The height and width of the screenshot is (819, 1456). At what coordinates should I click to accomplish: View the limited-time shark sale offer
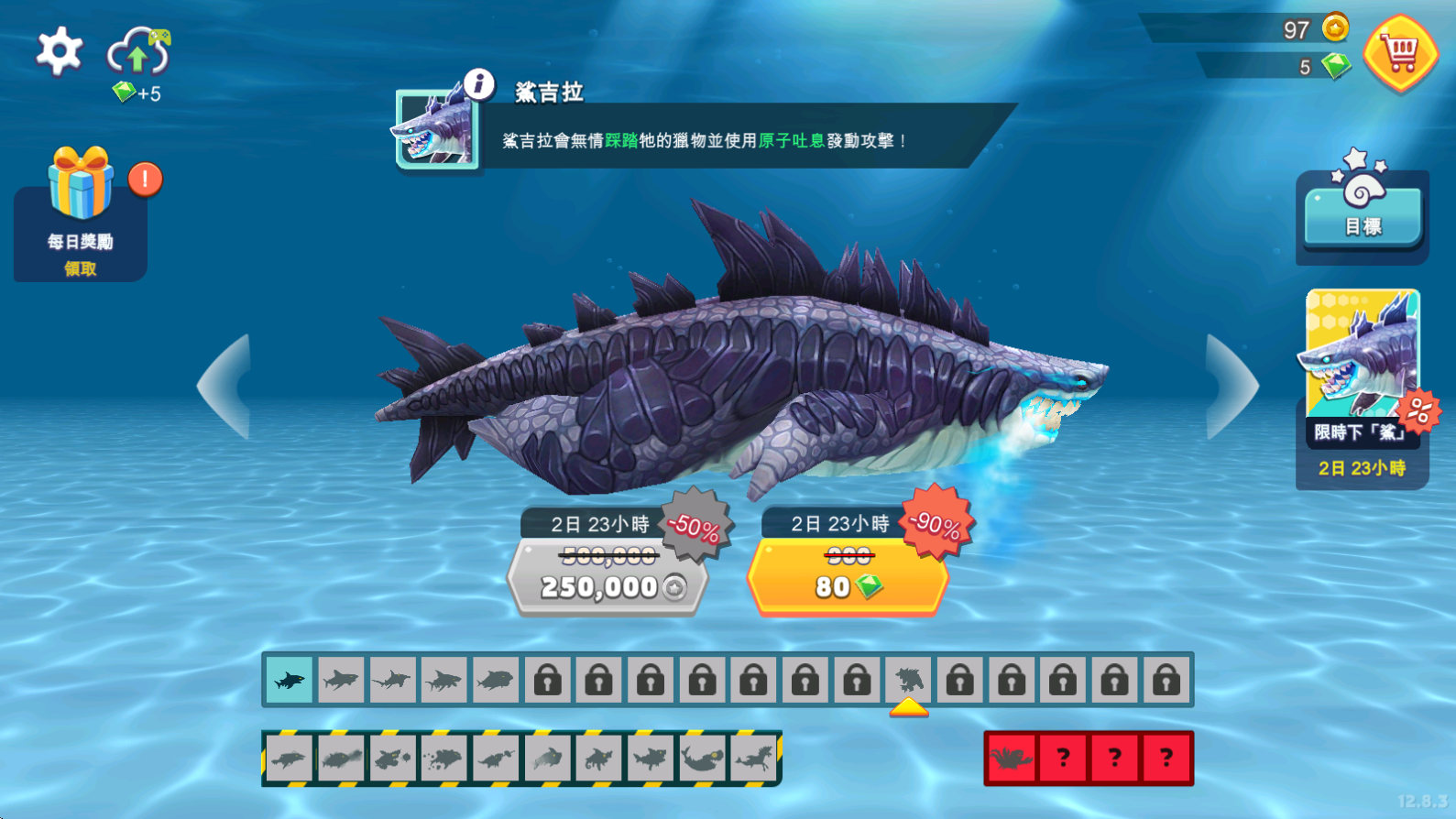(1363, 385)
